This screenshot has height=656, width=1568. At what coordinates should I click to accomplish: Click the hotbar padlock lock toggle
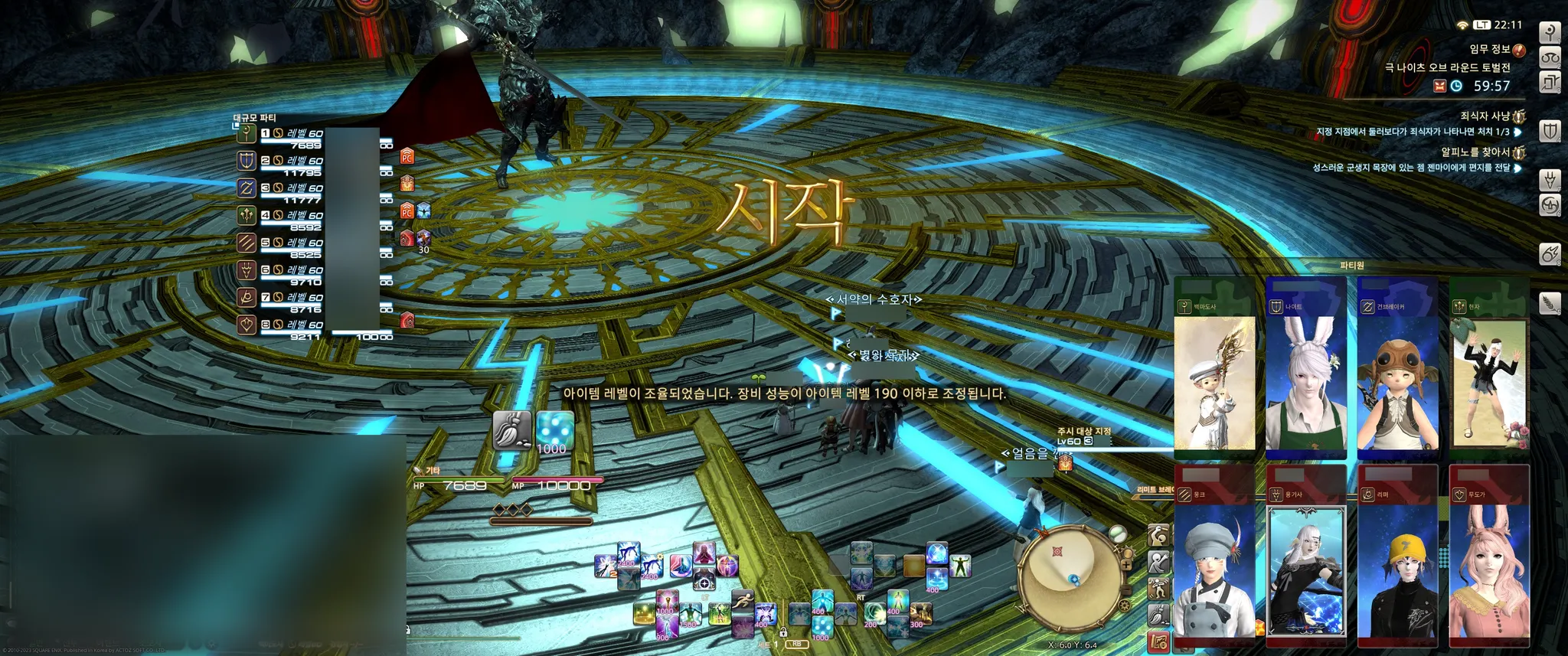[x=783, y=633]
